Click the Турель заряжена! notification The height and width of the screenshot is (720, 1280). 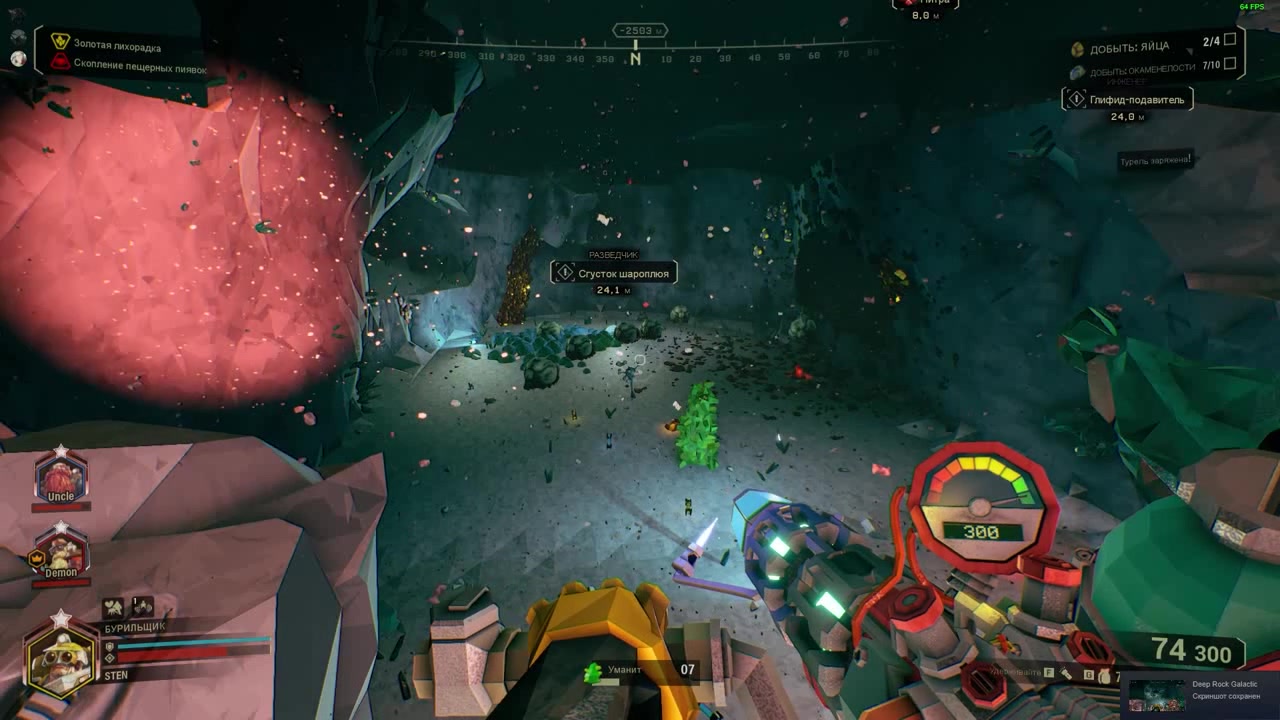[1156, 158]
